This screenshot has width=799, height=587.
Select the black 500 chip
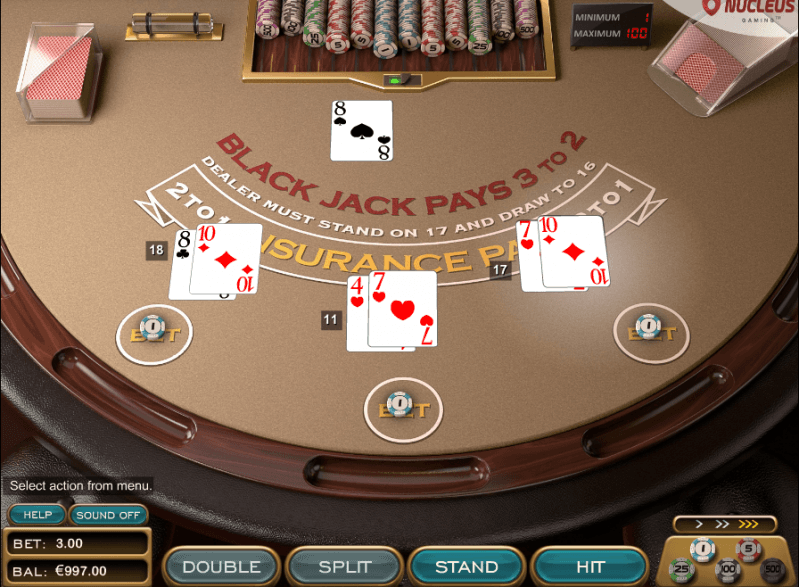(x=772, y=571)
